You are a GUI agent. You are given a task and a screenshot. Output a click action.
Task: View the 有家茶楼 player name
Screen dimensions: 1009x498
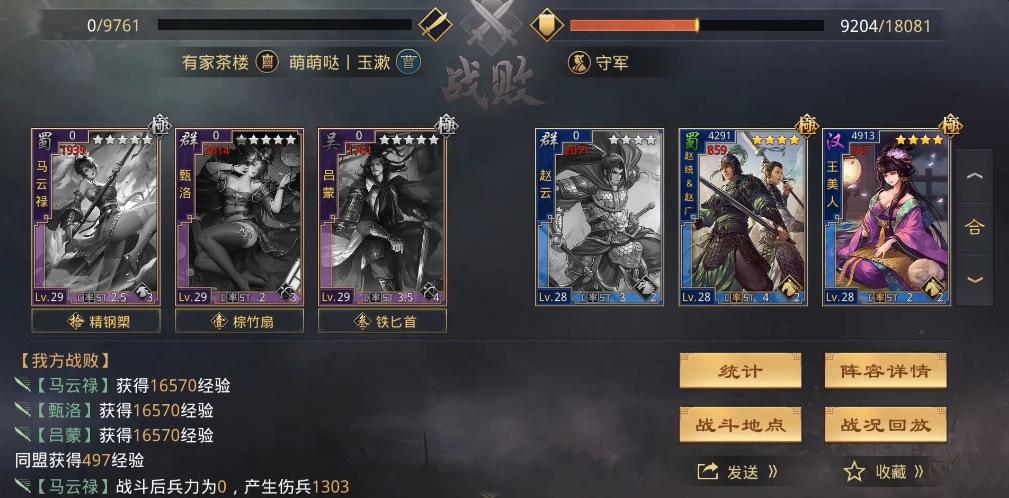click(x=216, y=62)
